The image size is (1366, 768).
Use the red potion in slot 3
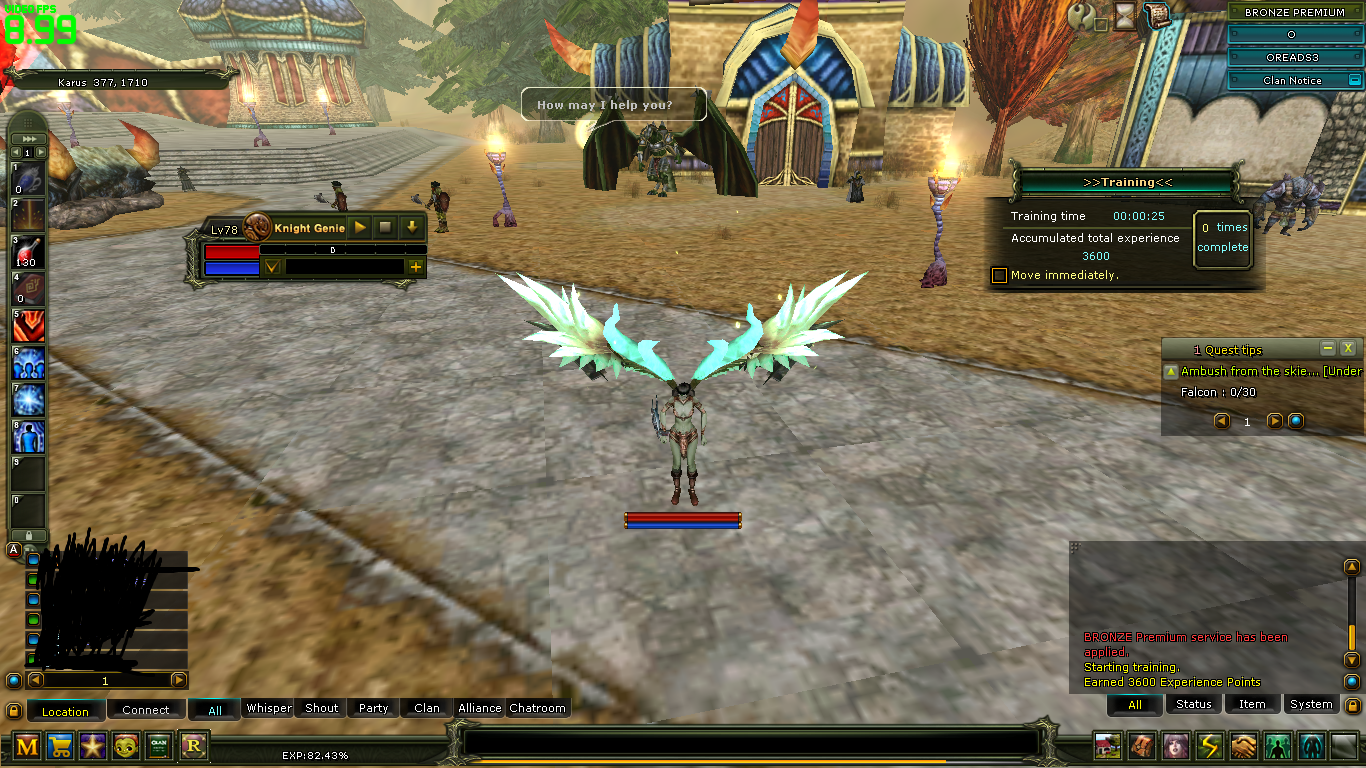click(28, 252)
